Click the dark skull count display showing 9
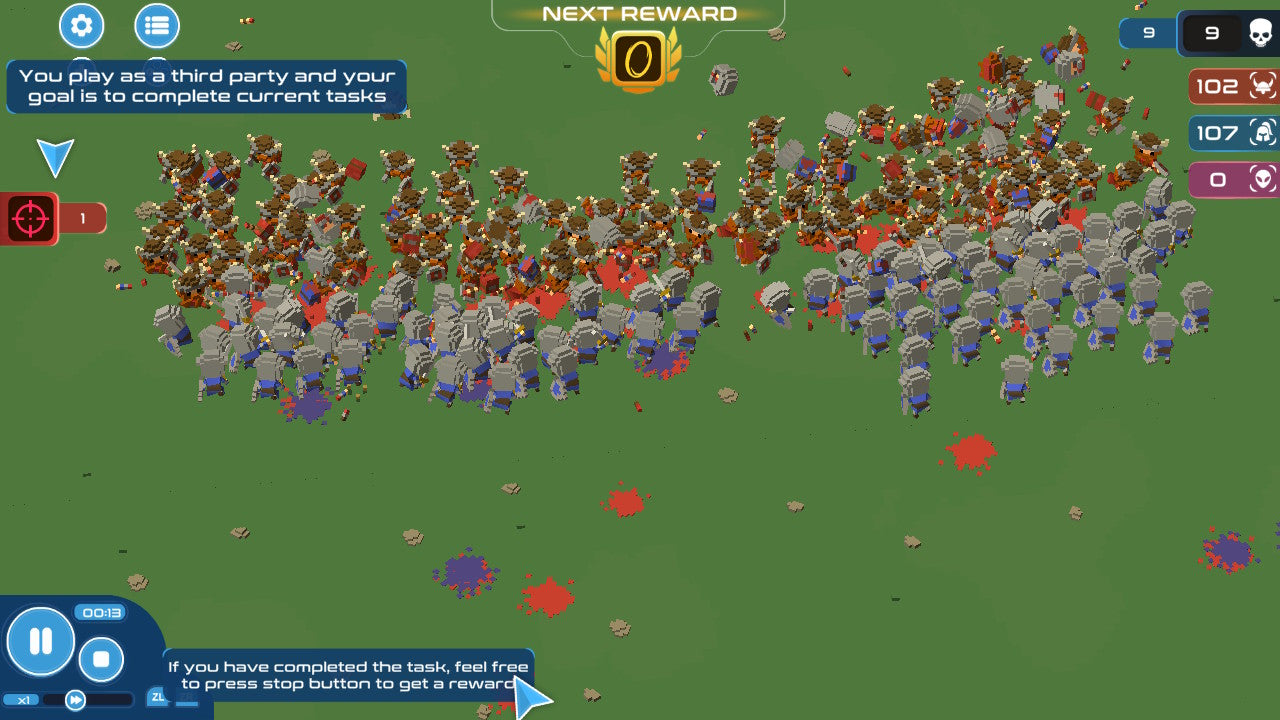 click(x=1212, y=33)
